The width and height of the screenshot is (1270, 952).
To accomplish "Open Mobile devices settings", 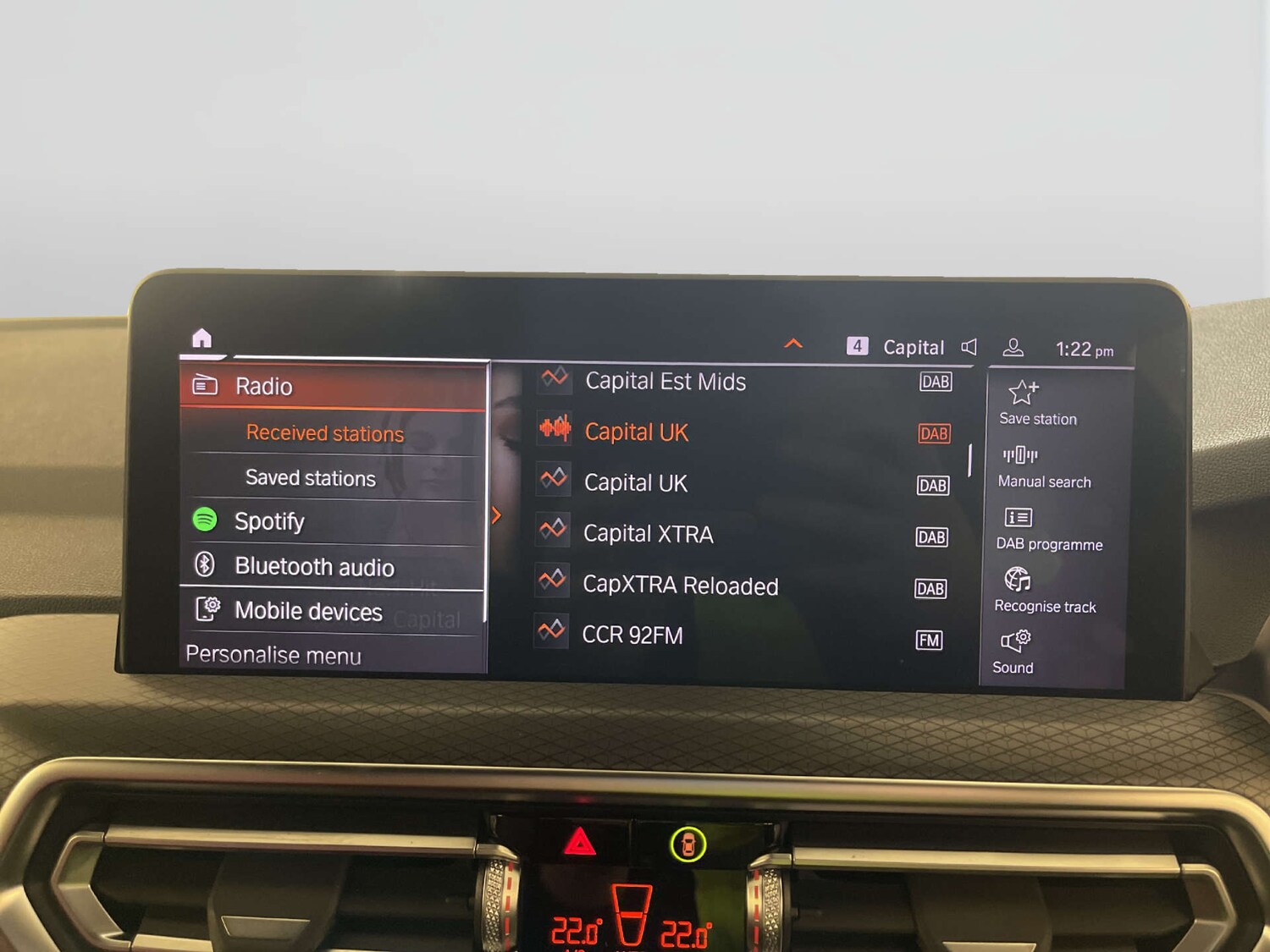I will (308, 611).
